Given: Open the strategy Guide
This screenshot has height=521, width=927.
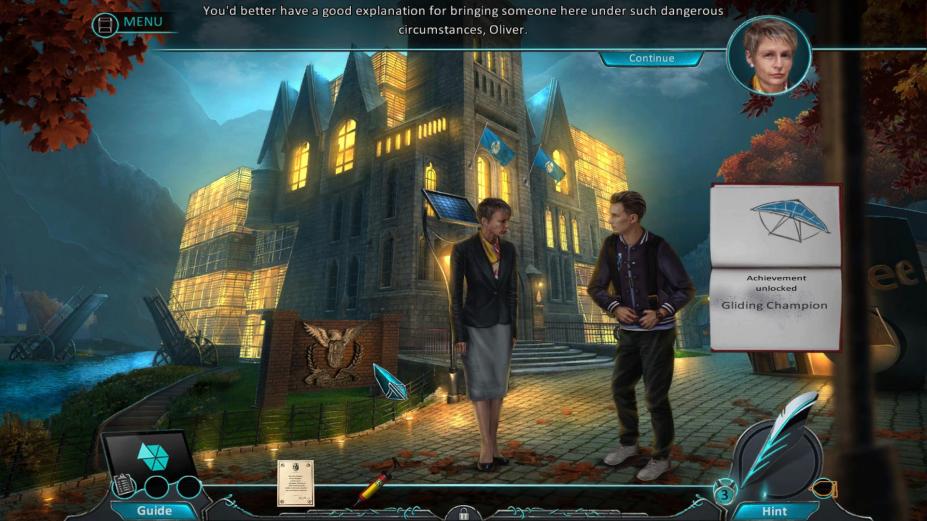Looking at the screenshot, I should (x=154, y=510).
